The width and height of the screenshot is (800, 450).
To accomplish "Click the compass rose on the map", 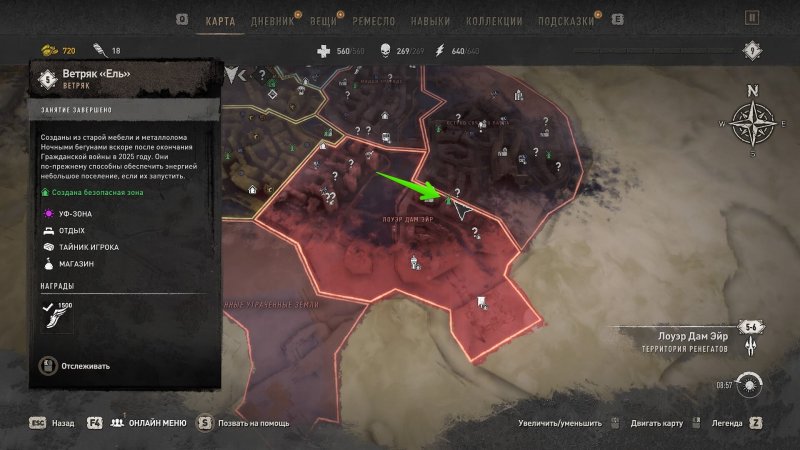I will tap(752, 124).
